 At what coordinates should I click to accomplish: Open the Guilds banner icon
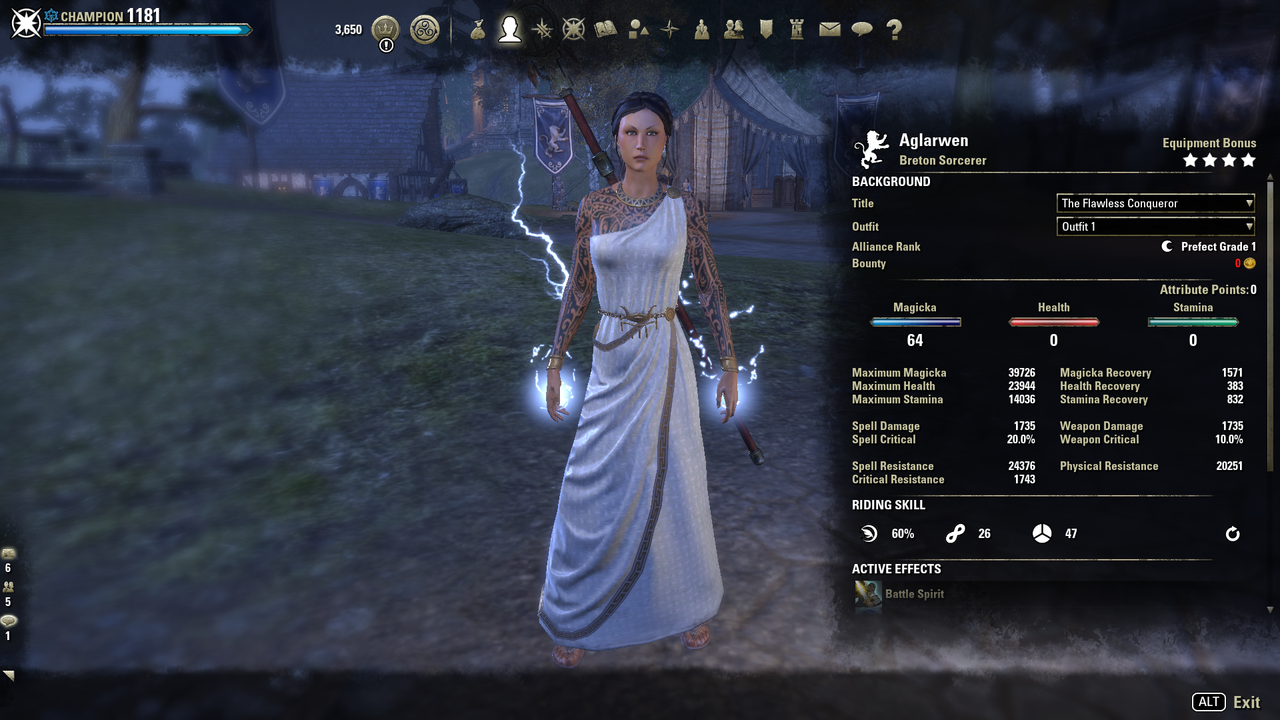766,30
